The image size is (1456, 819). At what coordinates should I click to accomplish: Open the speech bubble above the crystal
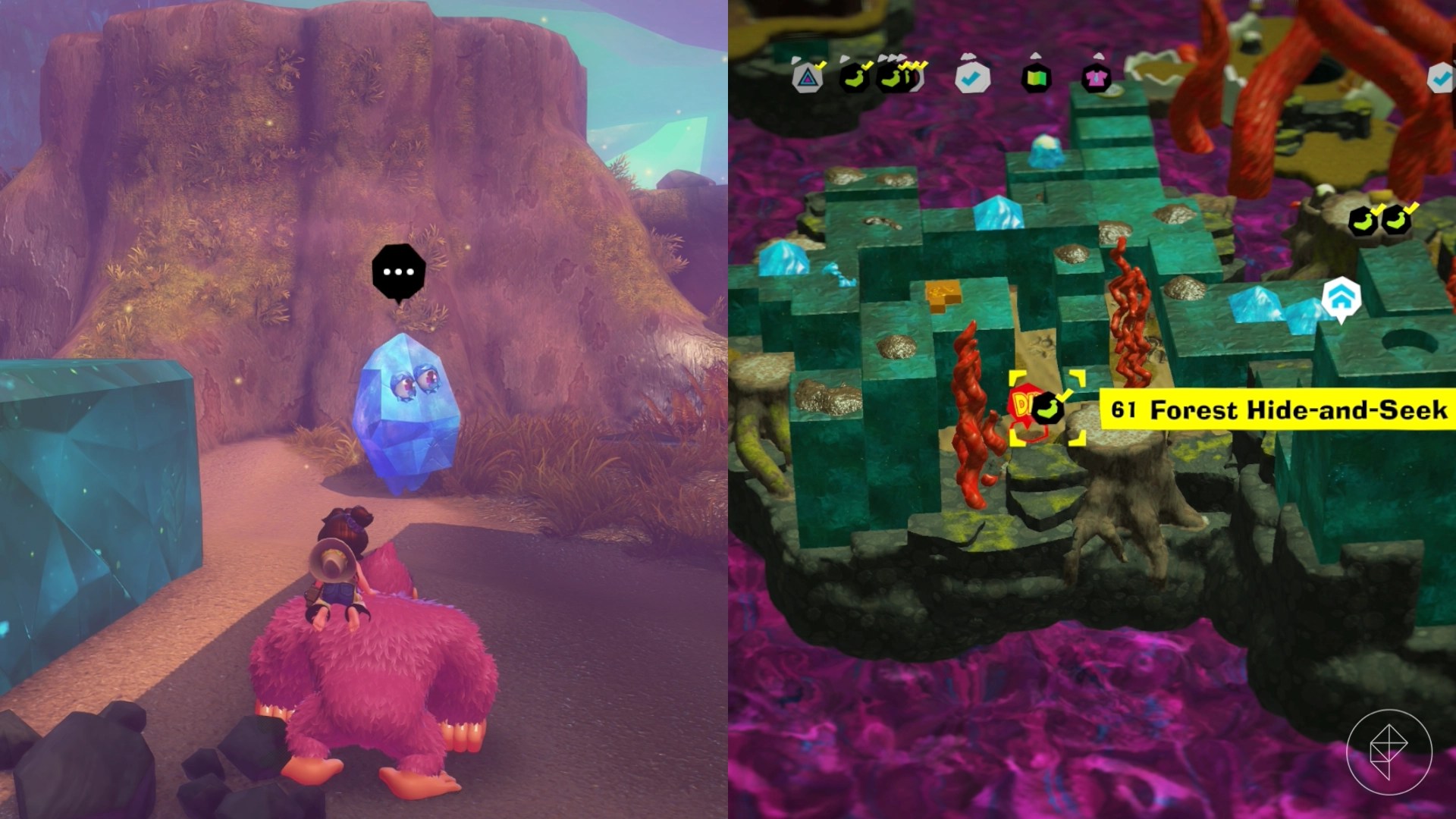click(399, 271)
